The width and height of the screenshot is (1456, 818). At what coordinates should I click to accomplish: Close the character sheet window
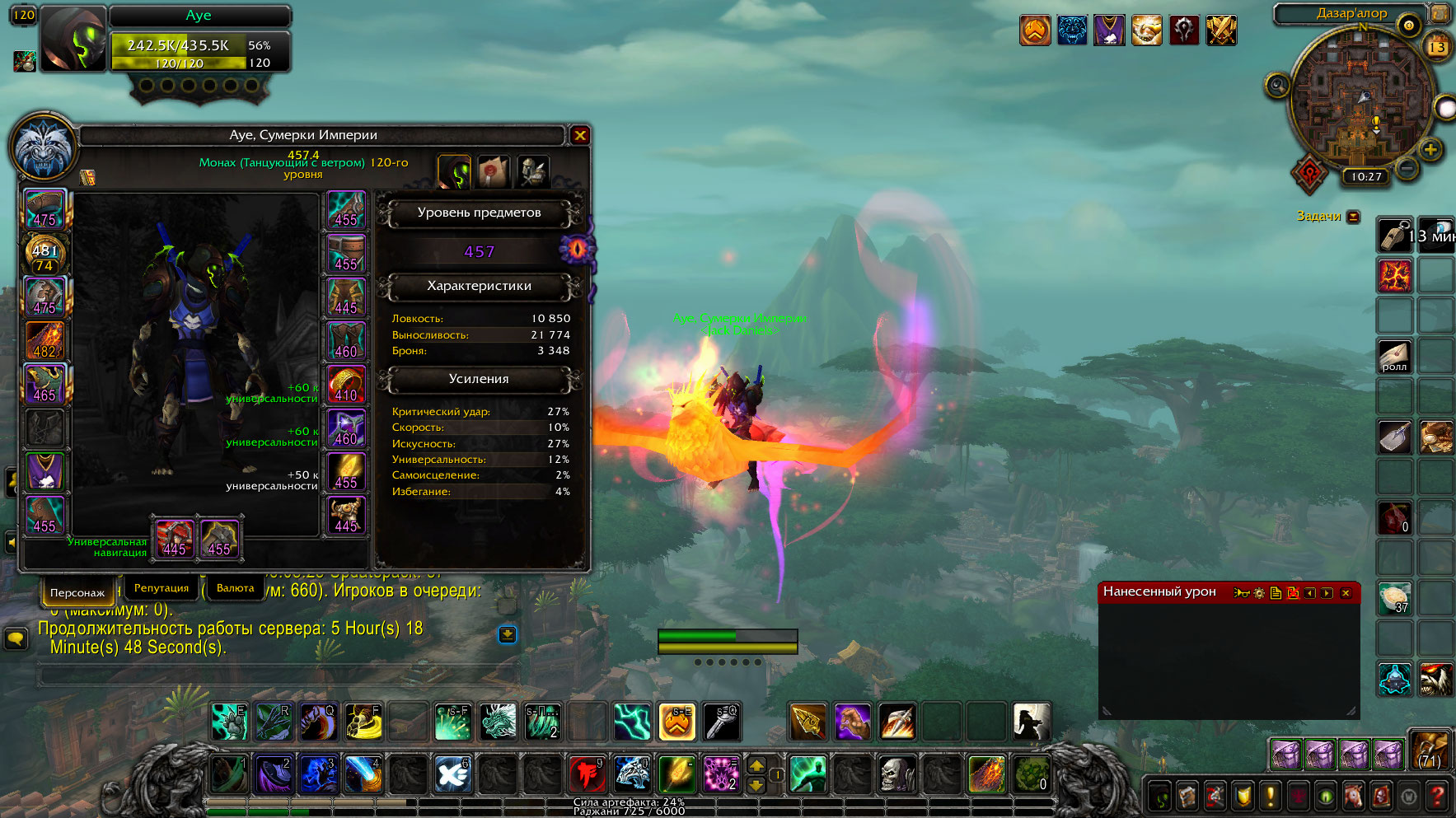(580, 135)
